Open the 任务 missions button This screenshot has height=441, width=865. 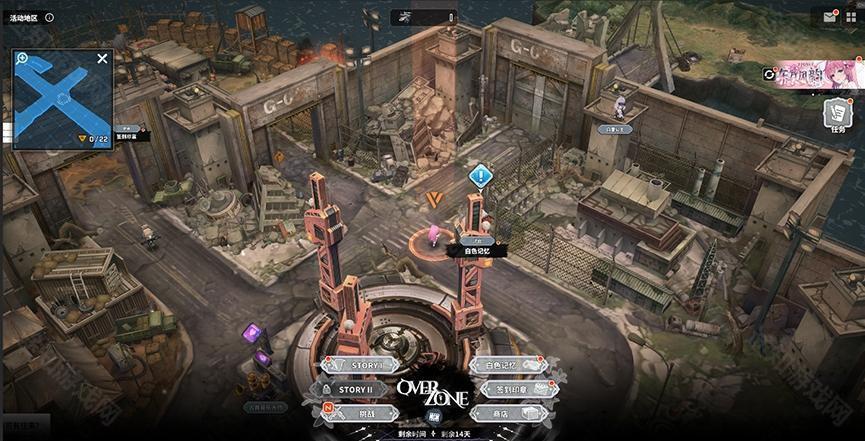click(837, 115)
